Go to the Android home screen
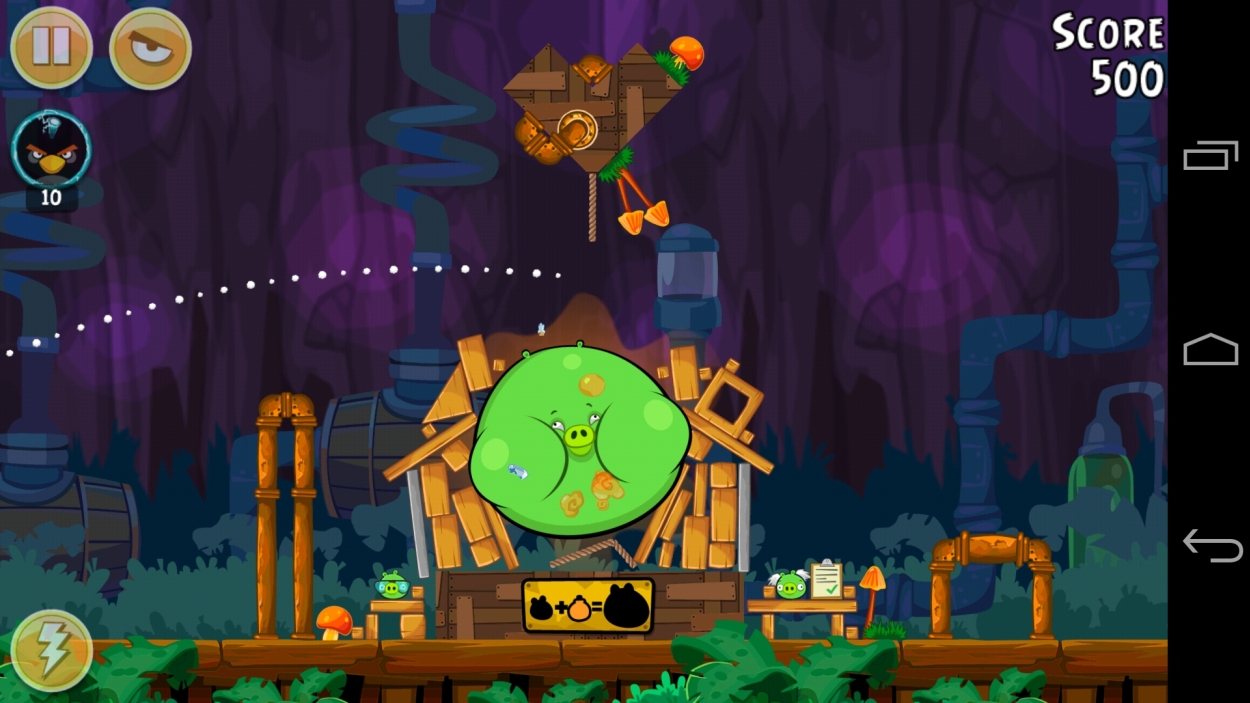1250x703 pixels. 1210,350
